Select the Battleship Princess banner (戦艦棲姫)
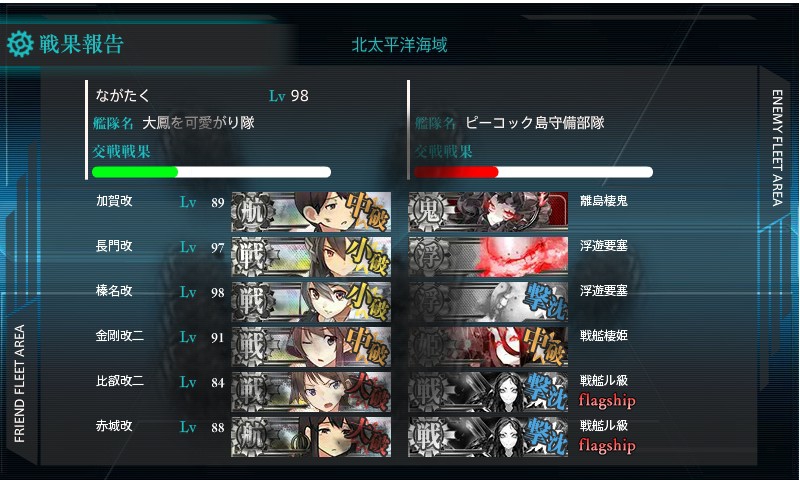The image size is (800, 480). (488, 345)
